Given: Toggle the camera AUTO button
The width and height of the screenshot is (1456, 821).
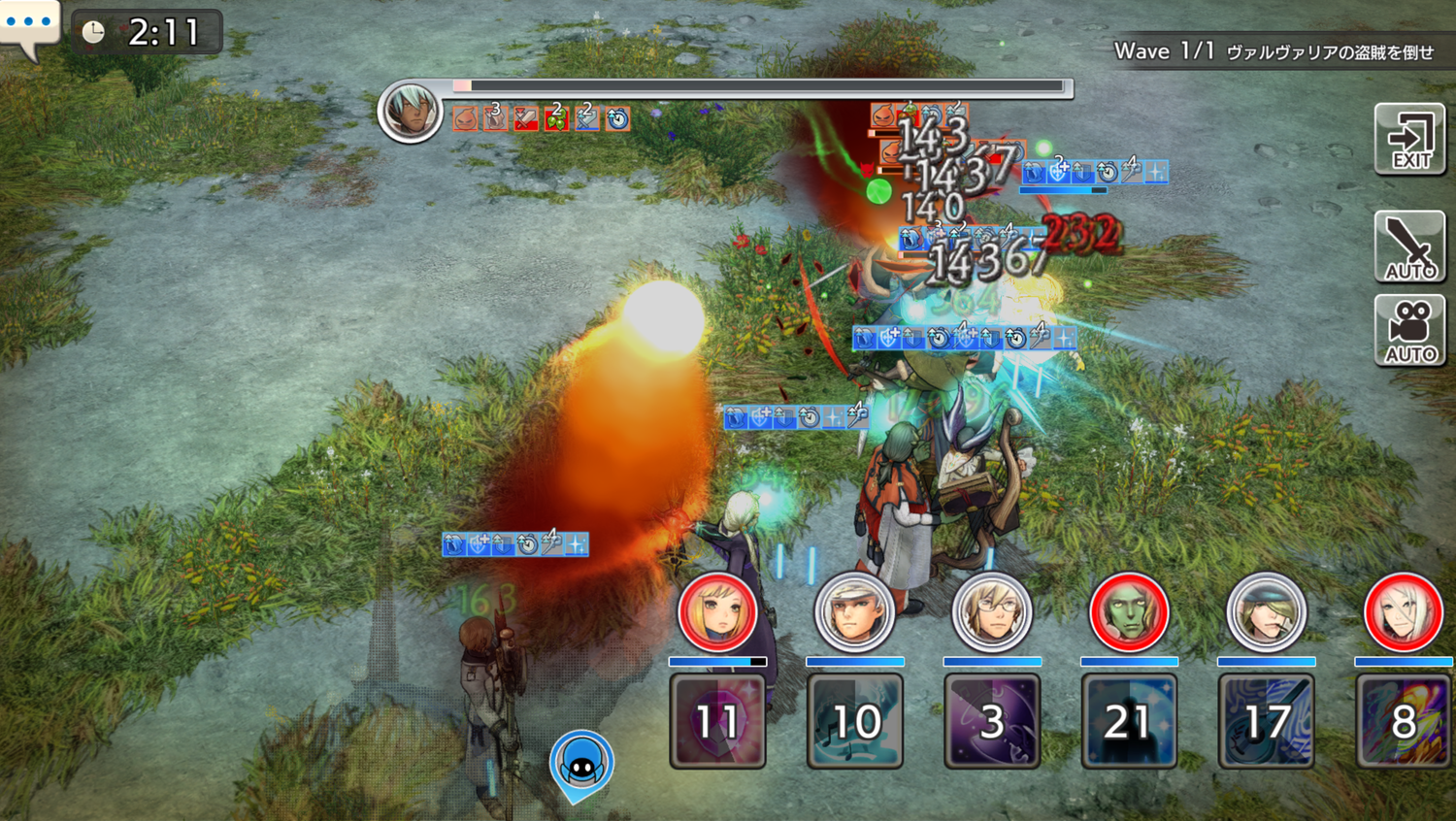Looking at the screenshot, I should [x=1409, y=331].
